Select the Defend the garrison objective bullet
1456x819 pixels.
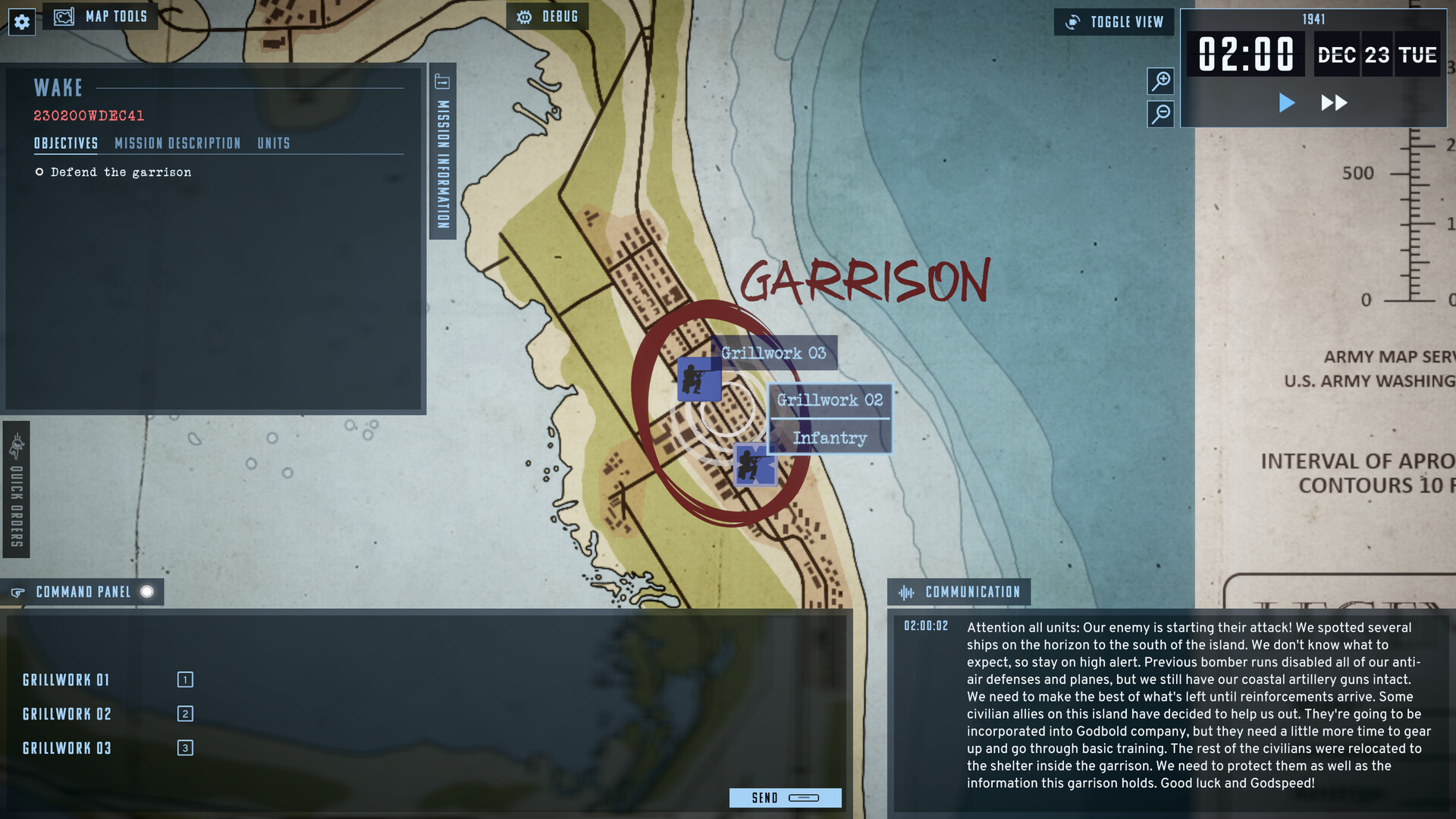pos(39,172)
